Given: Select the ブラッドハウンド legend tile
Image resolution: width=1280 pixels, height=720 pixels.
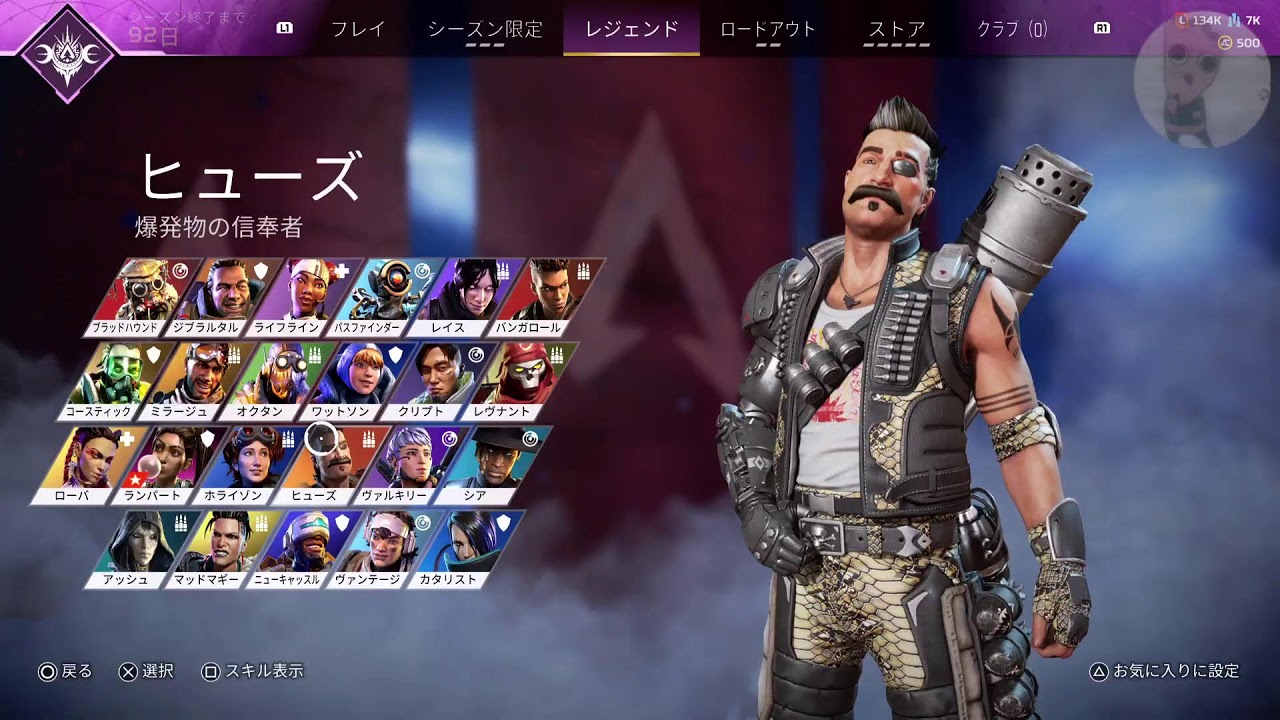Looking at the screenshot, I should coord(137,296).
